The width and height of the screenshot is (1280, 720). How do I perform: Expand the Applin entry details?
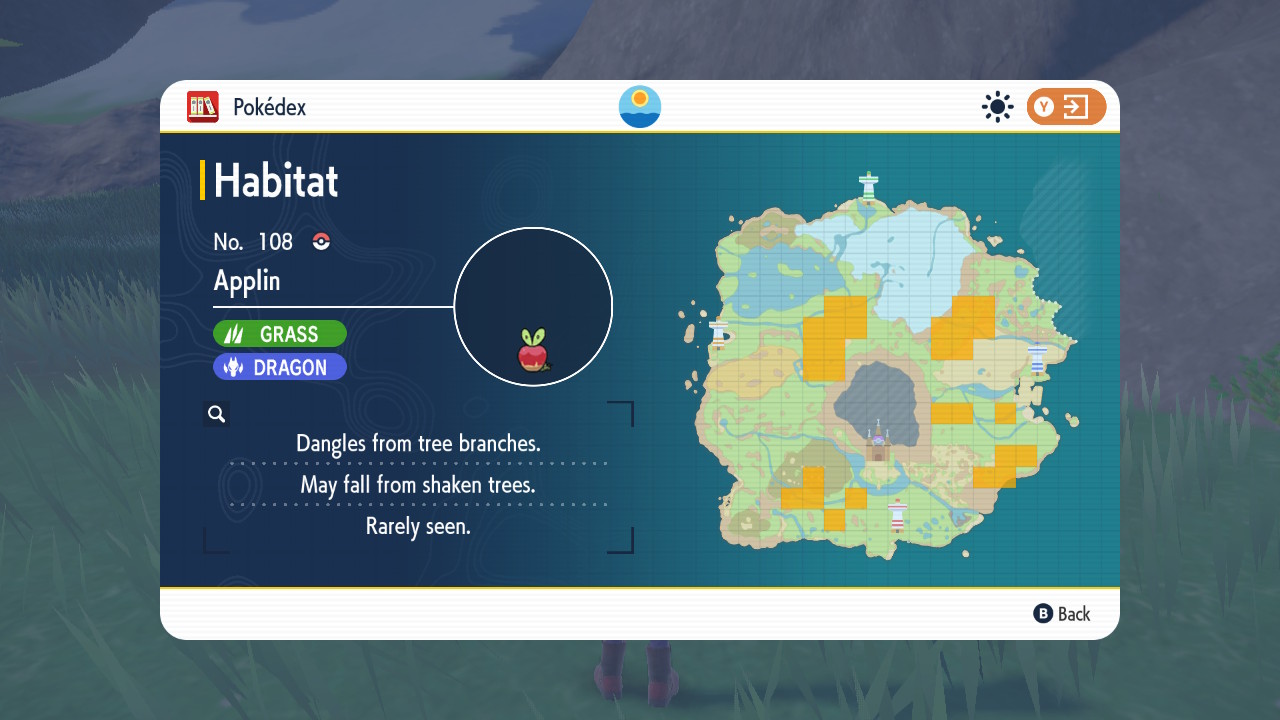click(x=246, y=281)
